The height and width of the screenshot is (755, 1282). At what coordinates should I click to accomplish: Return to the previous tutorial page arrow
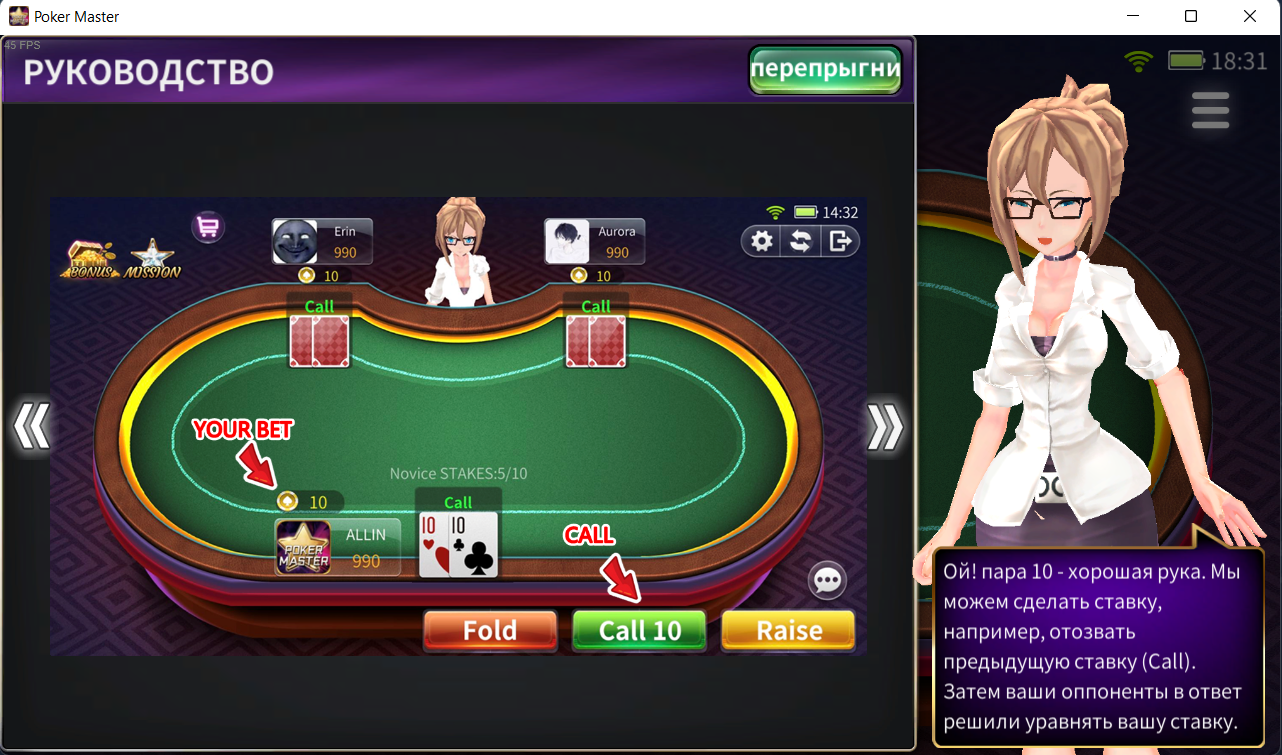click(x=31, y=428)
